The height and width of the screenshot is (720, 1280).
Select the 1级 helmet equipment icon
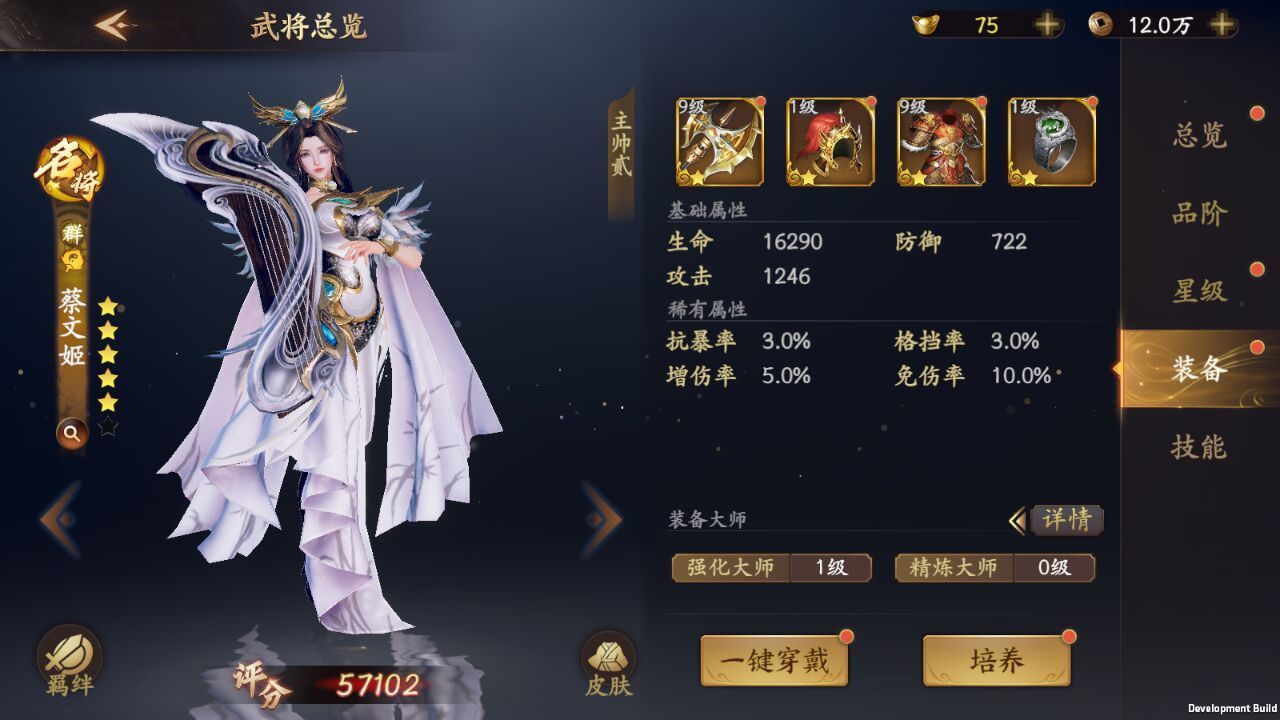tap(830, 143)
